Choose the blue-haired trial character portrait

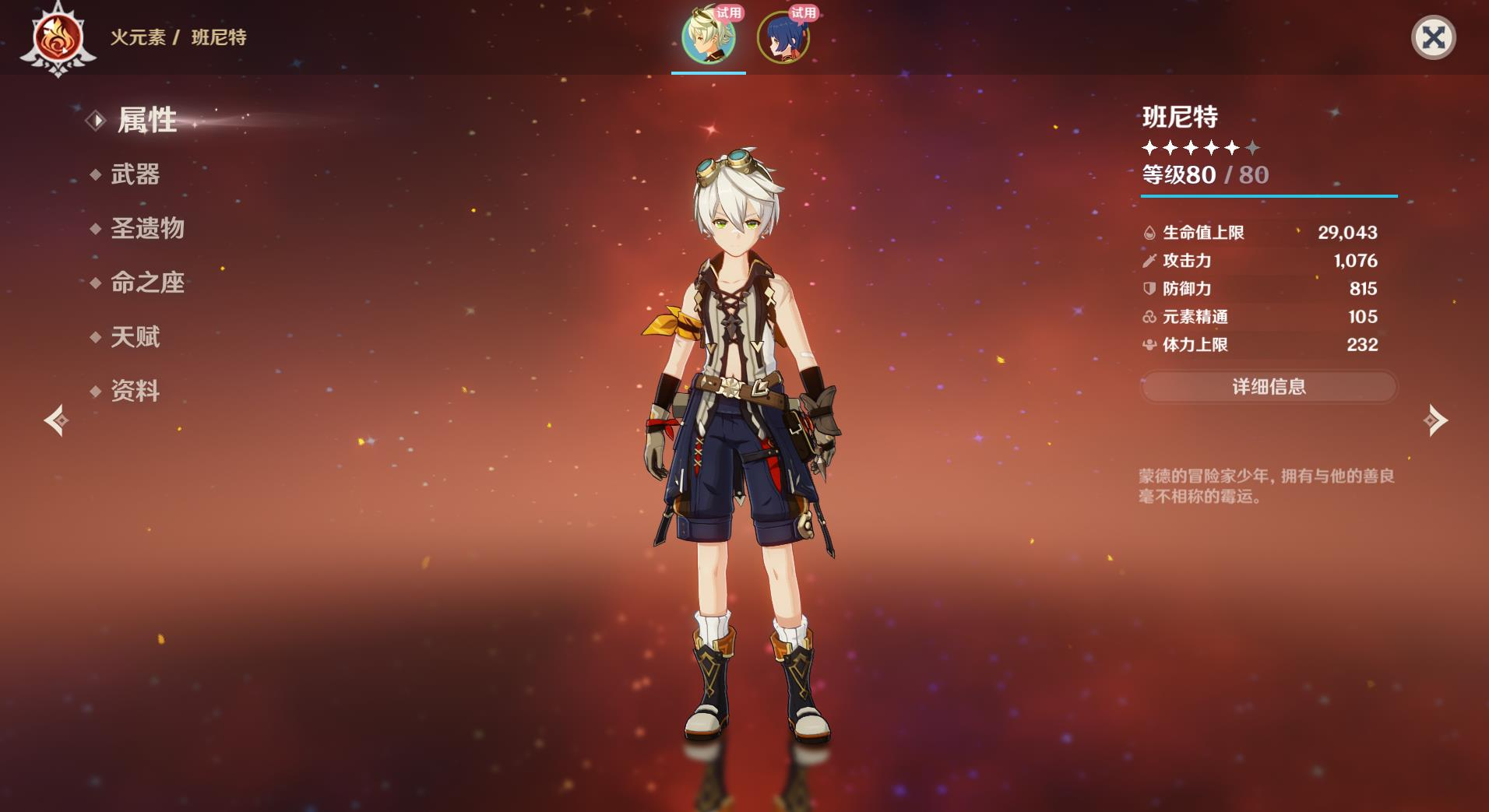click(x=783, y=37)
